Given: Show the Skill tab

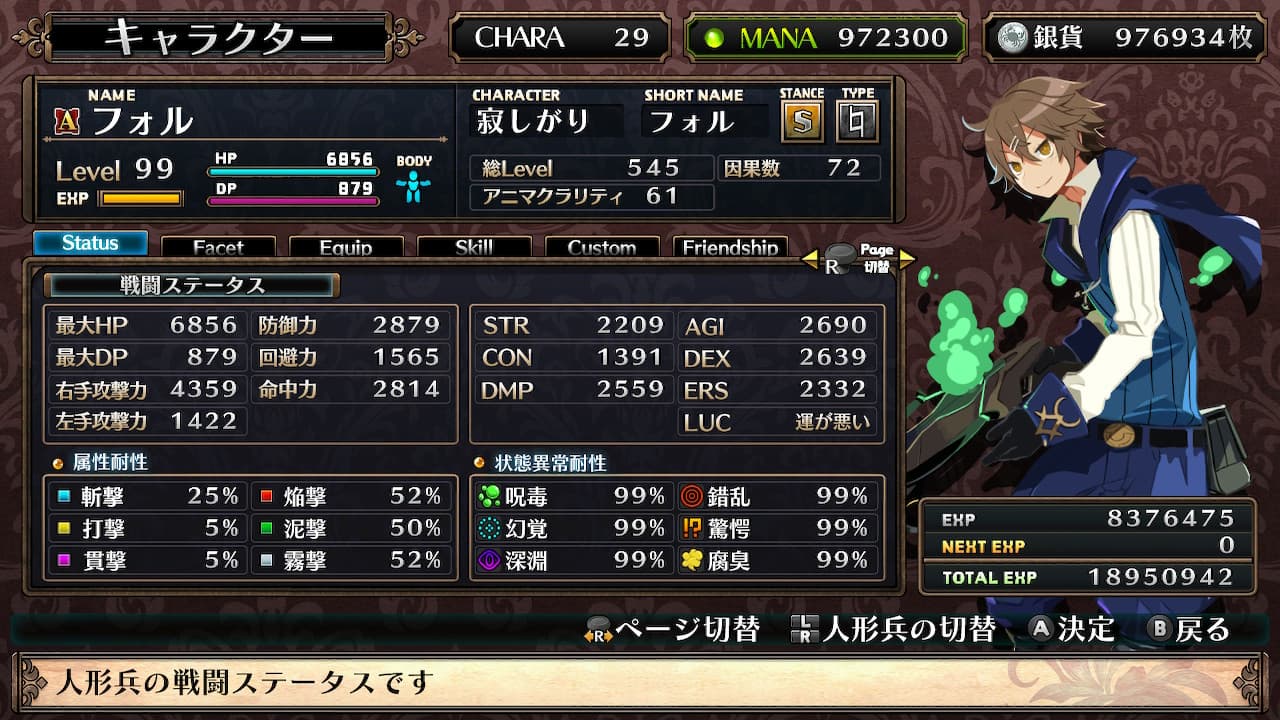Looking at the screenshot, I should (474, 247).
